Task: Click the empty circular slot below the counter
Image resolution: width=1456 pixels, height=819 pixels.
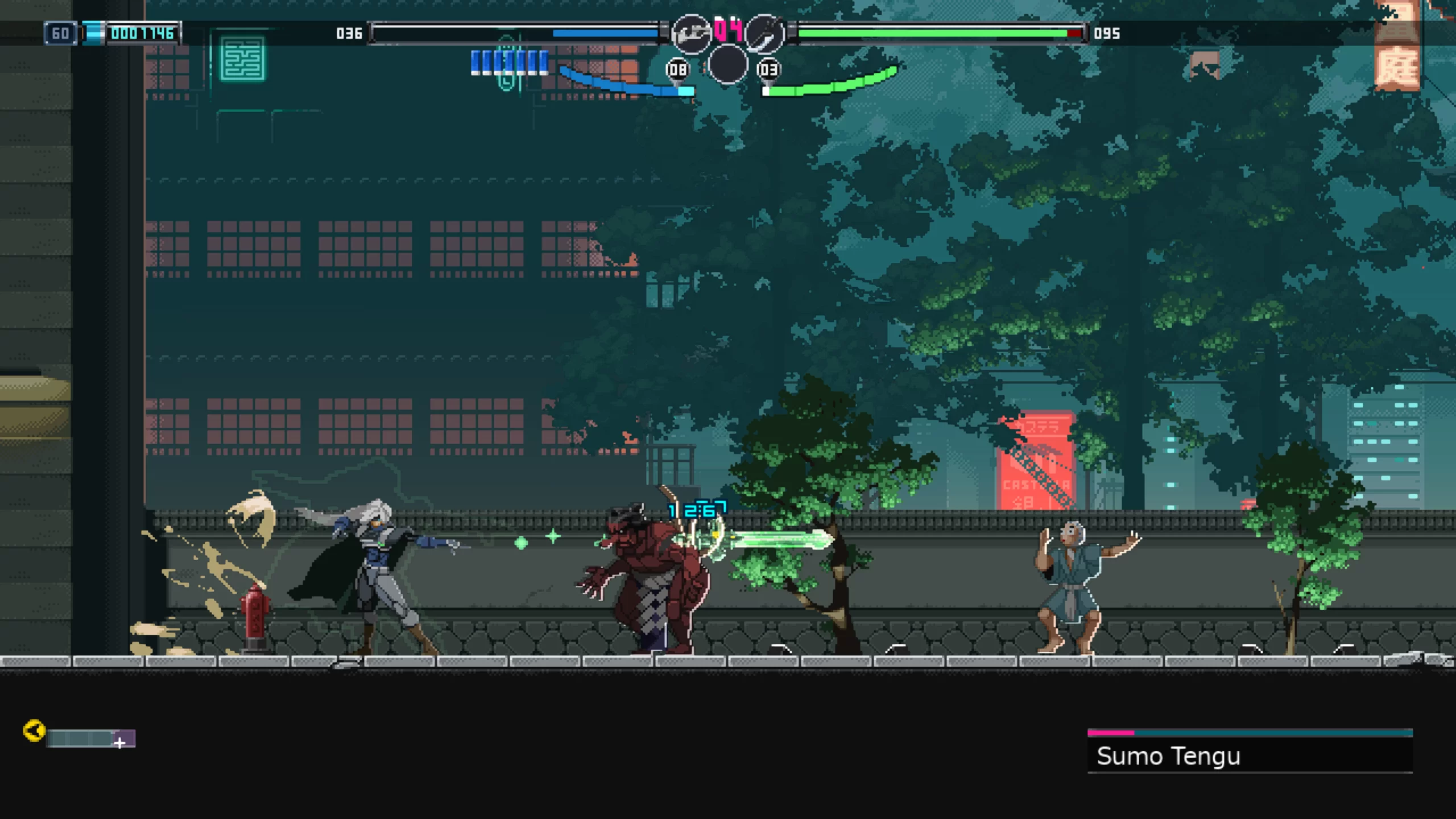Action: [727, 65]
